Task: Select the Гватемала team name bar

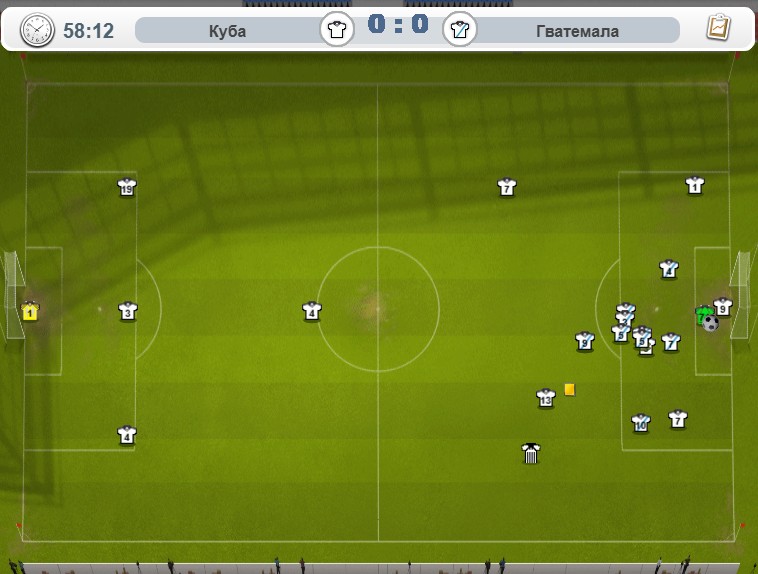Action: (x=577, y=31)
